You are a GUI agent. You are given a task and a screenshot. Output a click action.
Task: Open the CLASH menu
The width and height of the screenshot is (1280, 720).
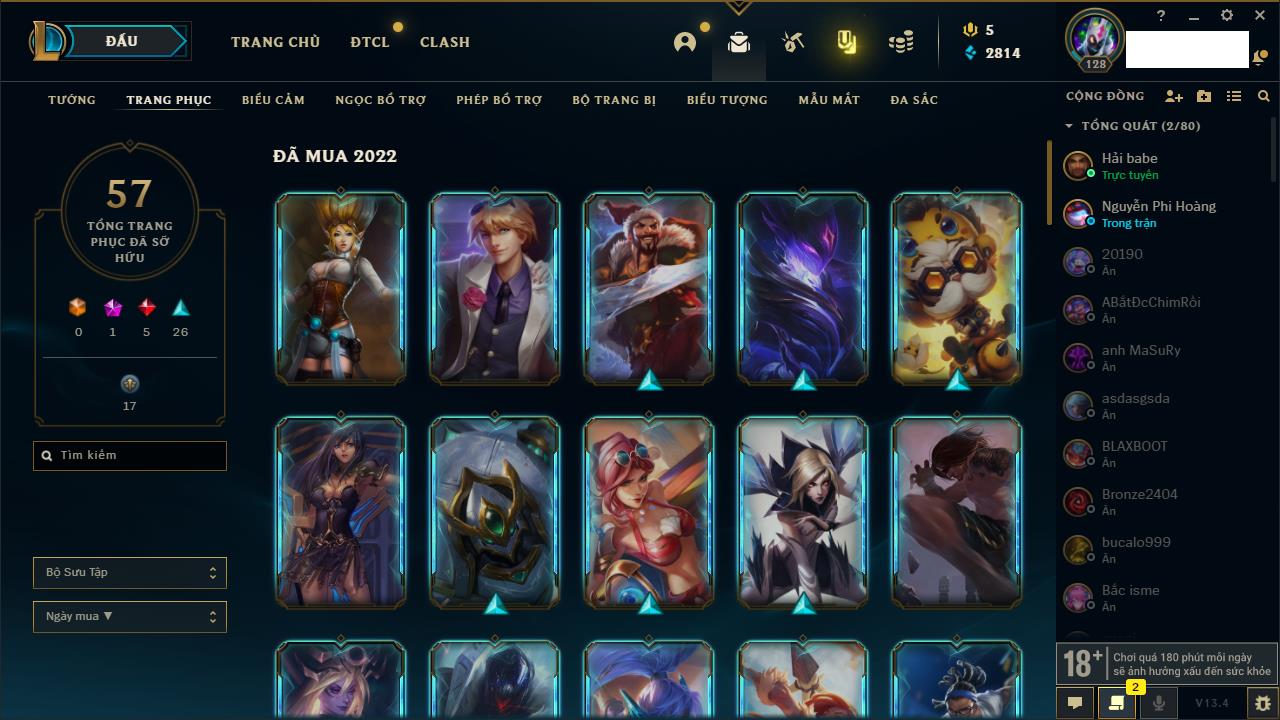tap(444, 42)
